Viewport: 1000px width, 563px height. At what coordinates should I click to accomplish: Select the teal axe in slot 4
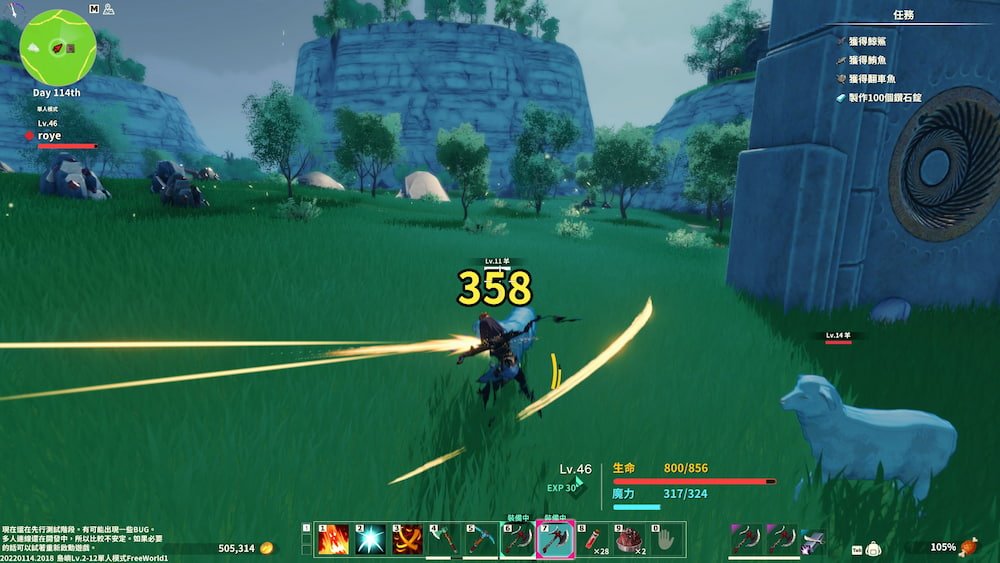[x=444, y=540]
